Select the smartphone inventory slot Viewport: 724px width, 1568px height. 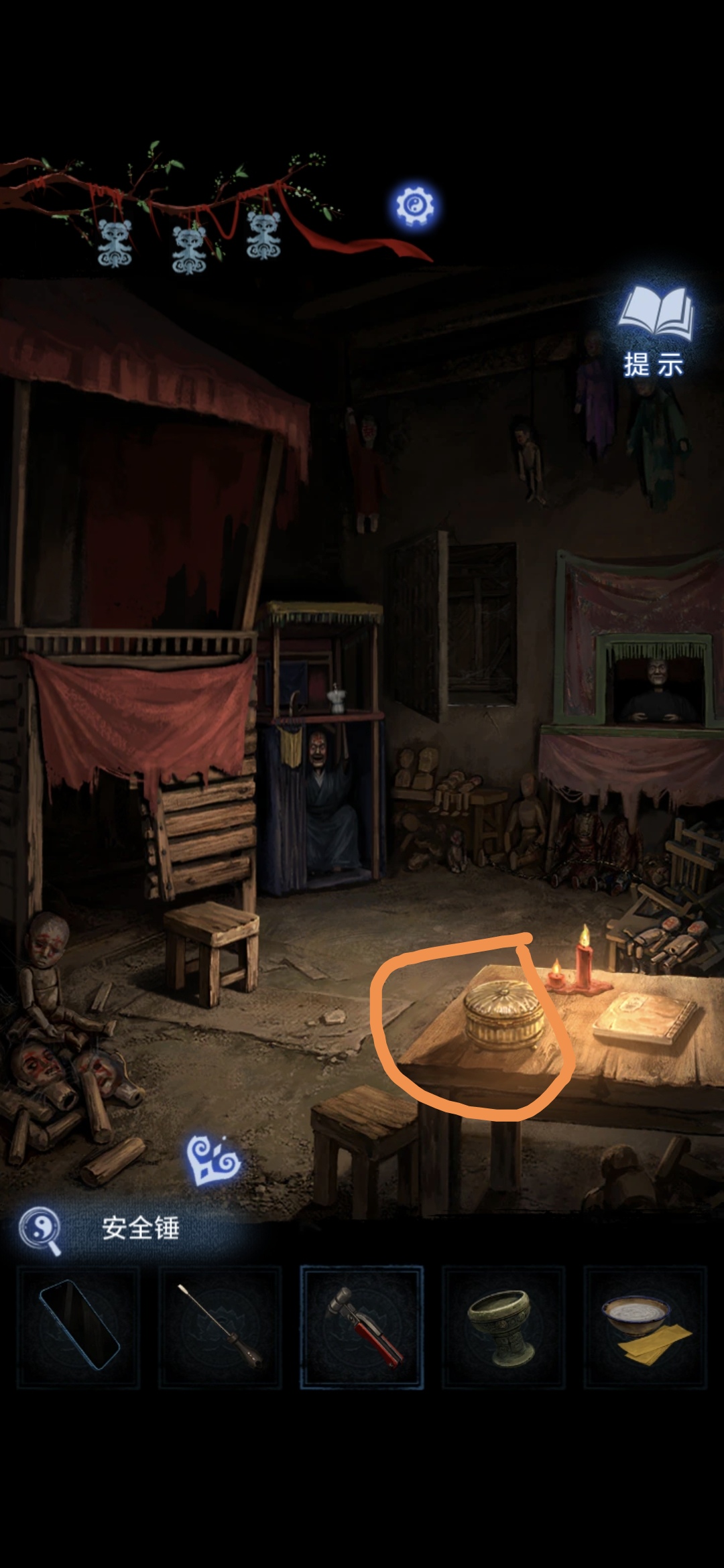tap(78, 1327)
